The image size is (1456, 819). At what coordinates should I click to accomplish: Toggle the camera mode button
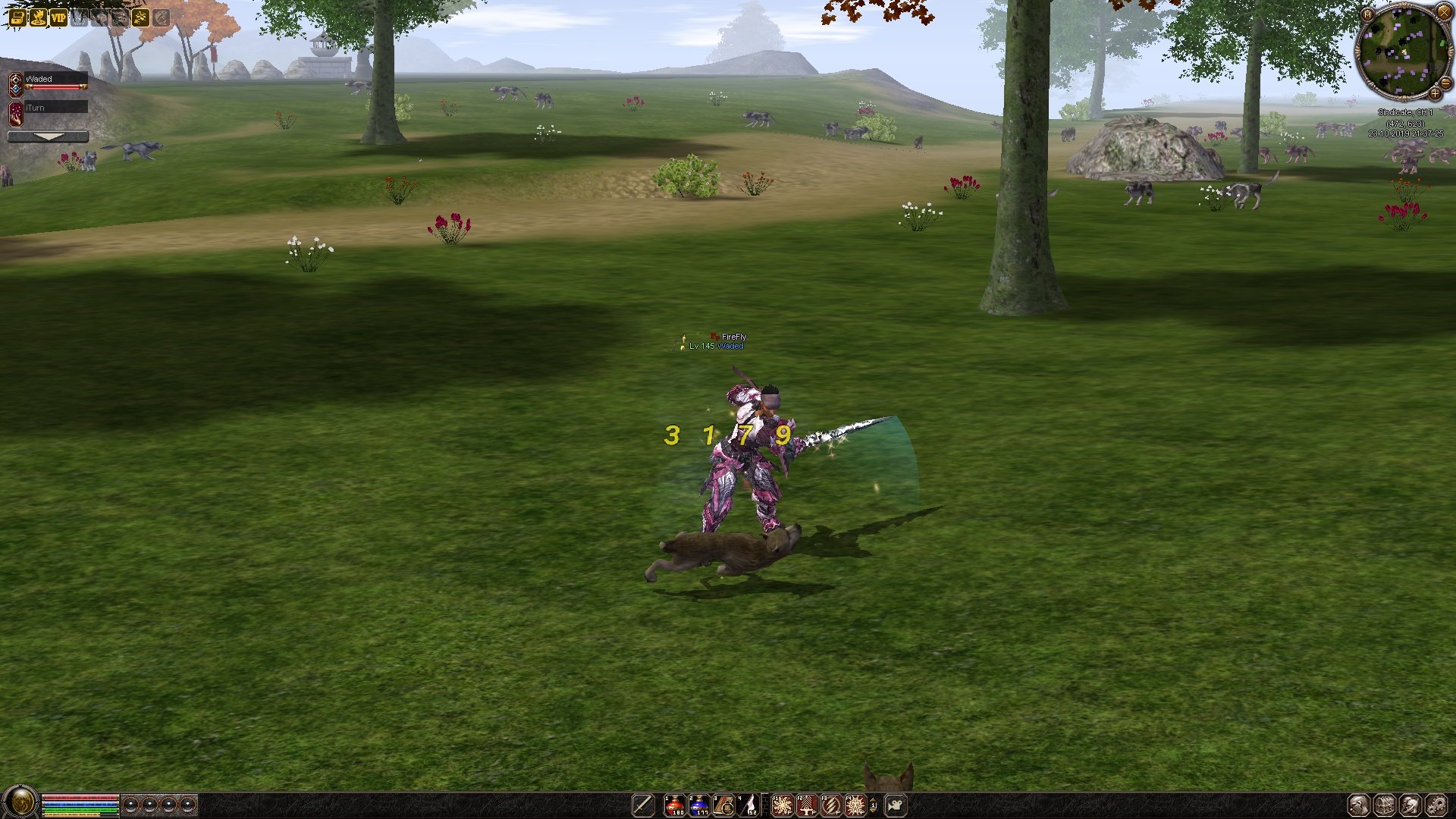tap(896, 805)
